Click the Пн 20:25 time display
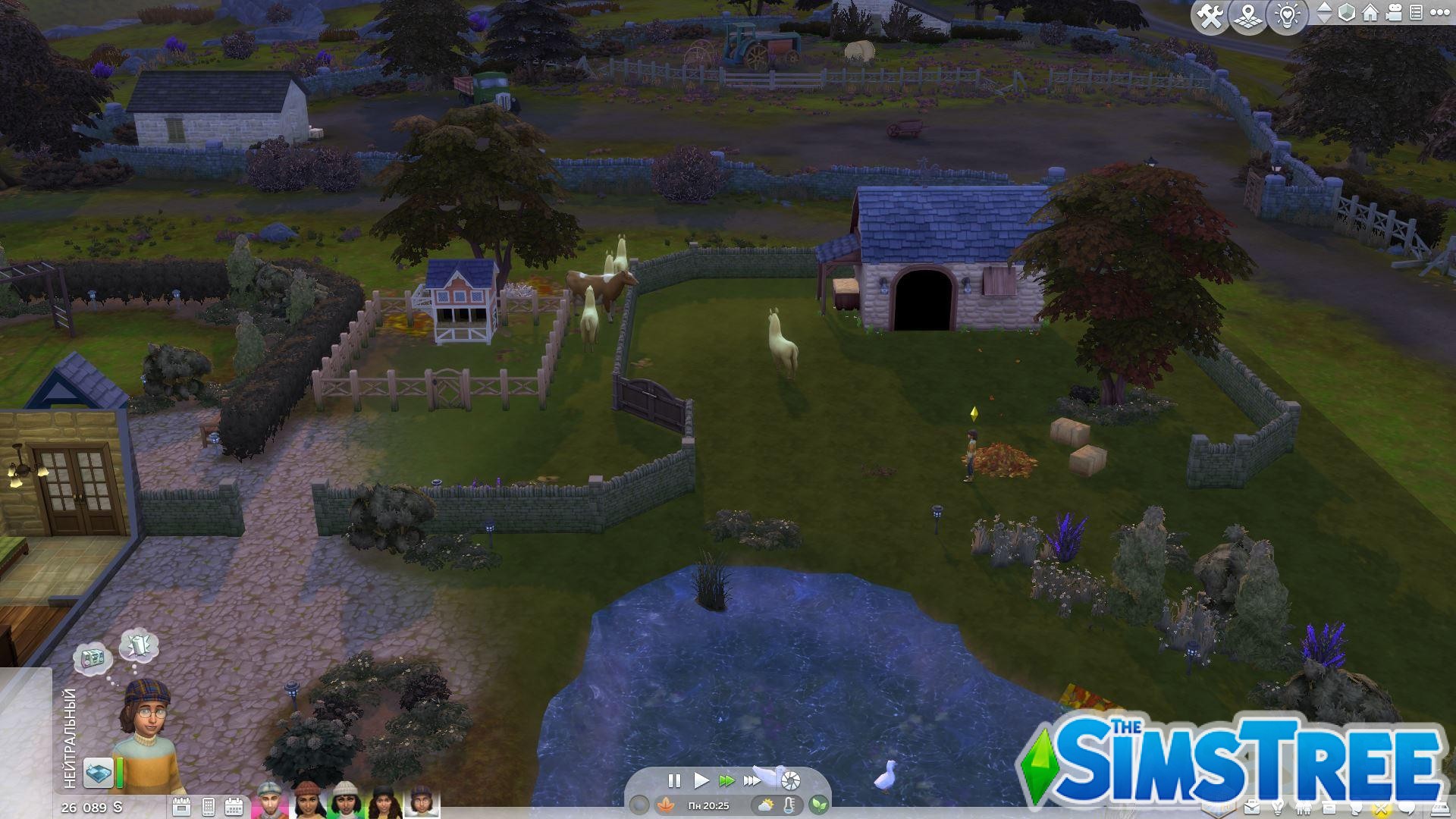 tap(709, 806)
